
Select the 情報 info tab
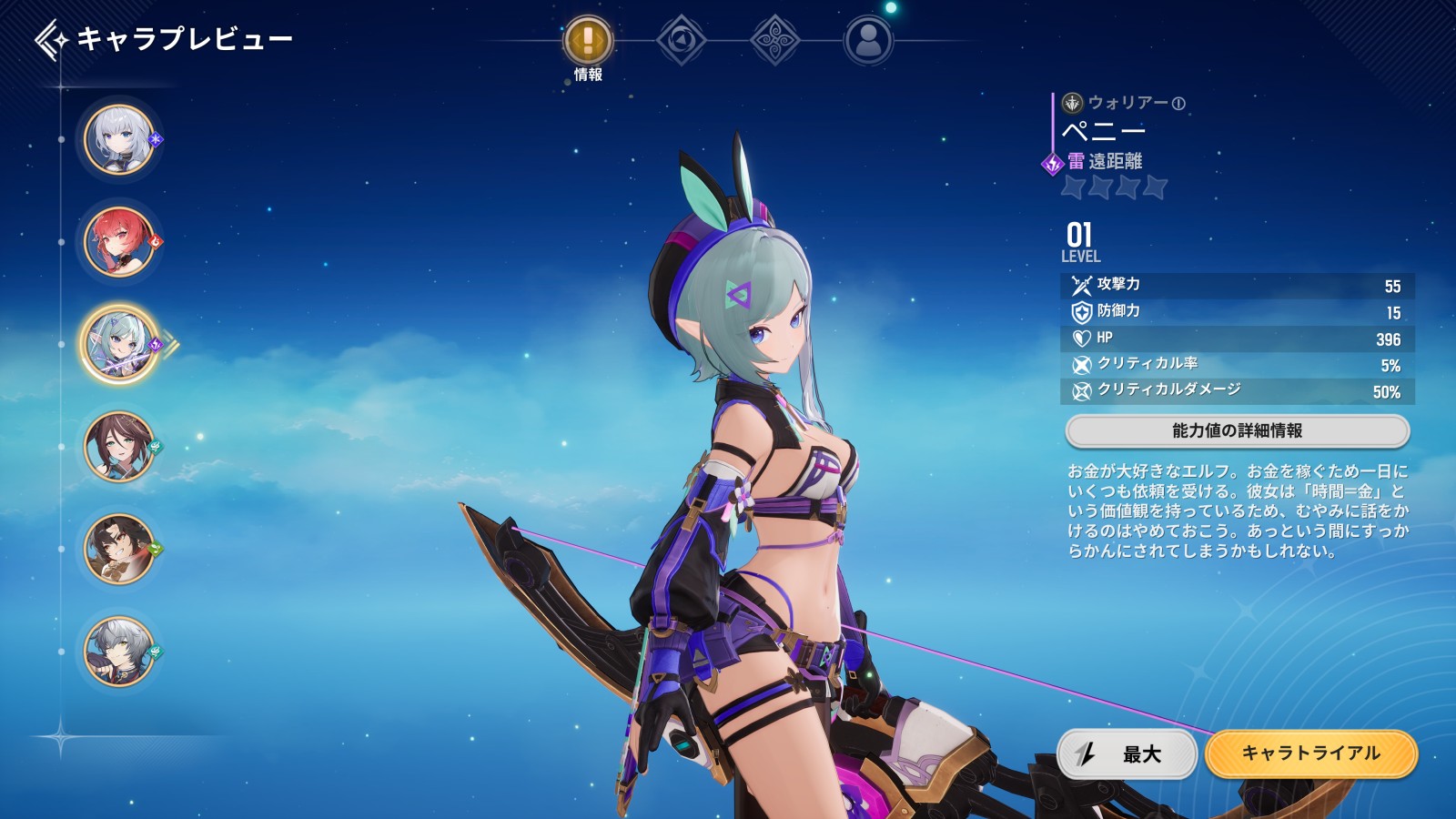coord(588,42)
